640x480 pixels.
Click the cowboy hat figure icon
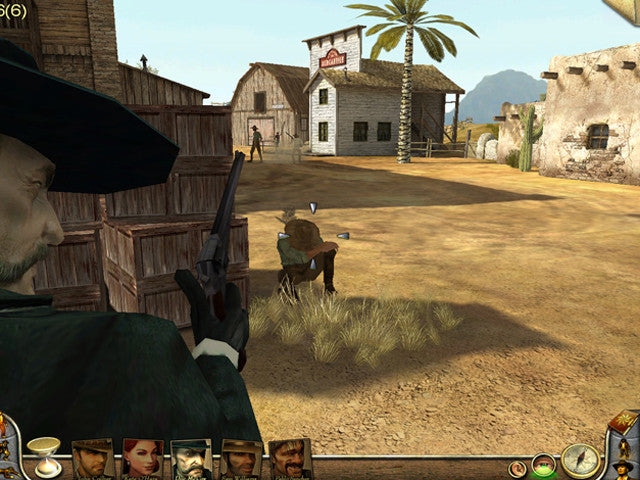tap(623, 468)
